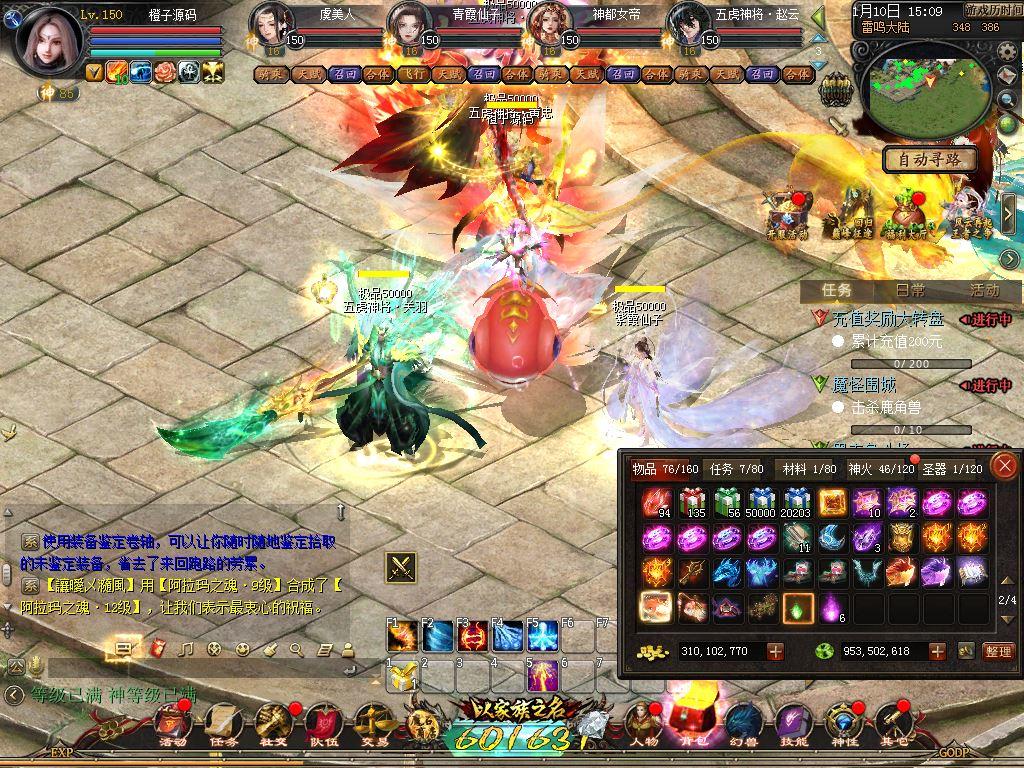Select the purple flame item with count 6
1024x768 pixels.
(832, 607)
